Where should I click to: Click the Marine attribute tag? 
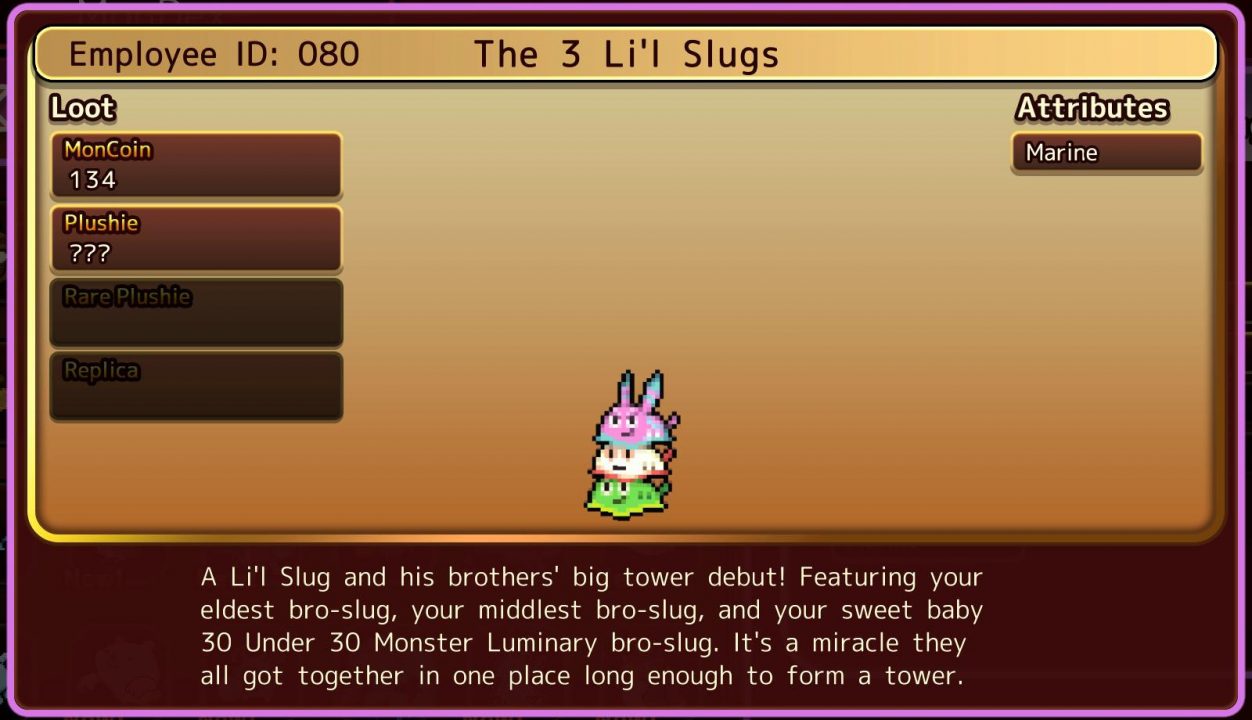tap(1106, 153)
